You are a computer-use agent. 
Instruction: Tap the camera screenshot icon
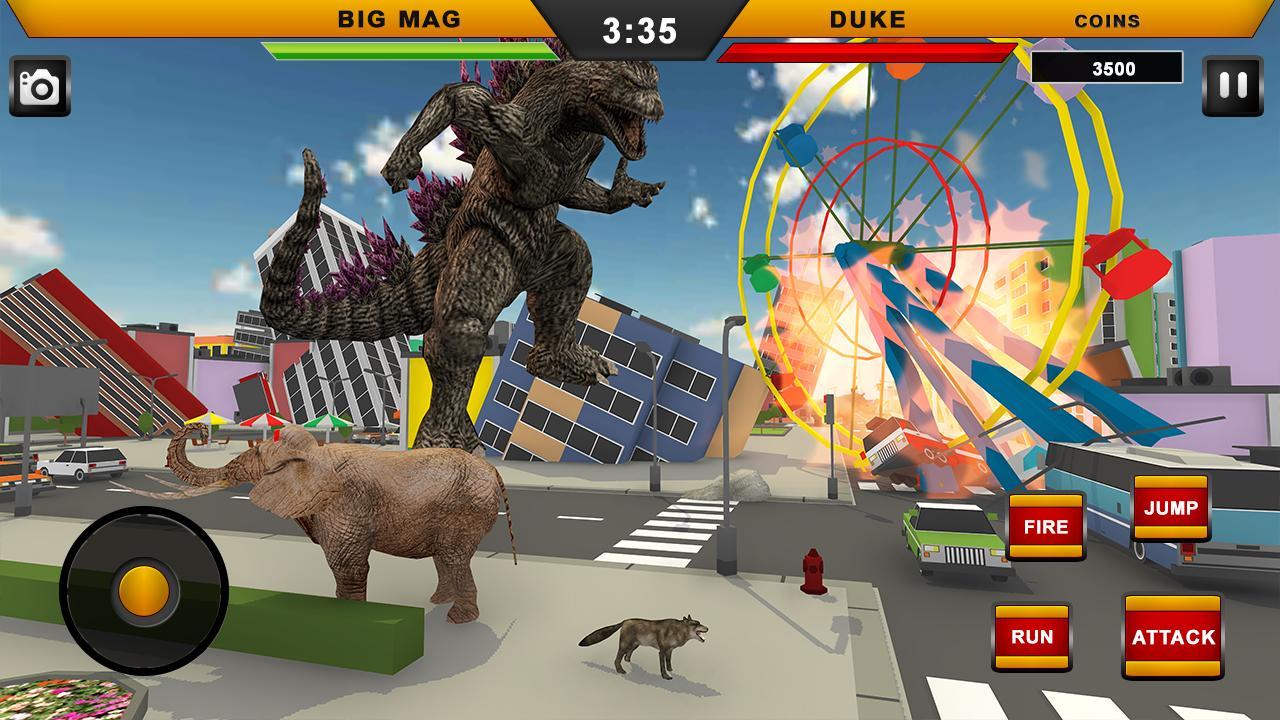pyautogui.click(x=42, y=84)
